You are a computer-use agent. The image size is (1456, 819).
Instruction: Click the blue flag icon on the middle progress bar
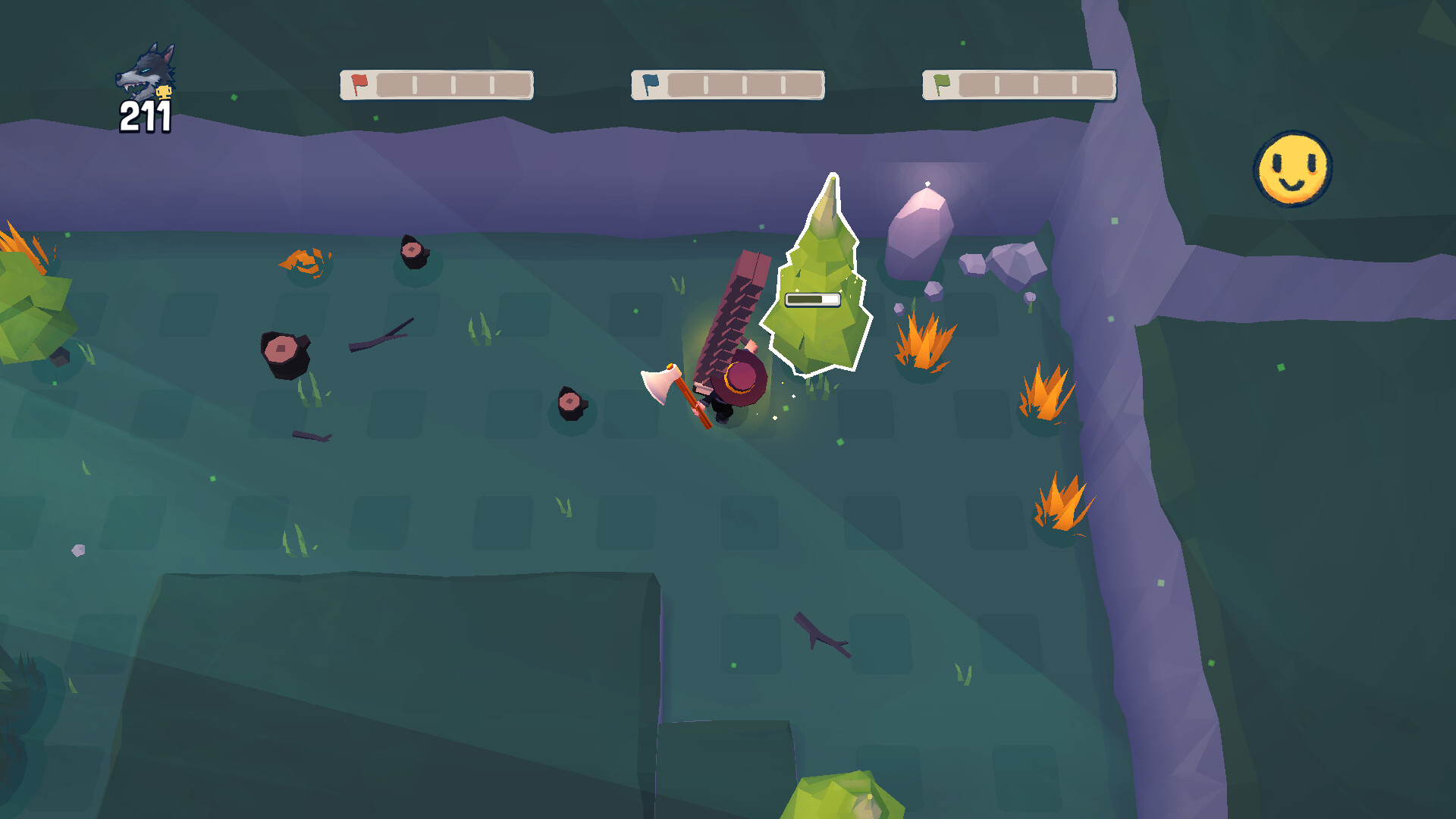point(649,83)
